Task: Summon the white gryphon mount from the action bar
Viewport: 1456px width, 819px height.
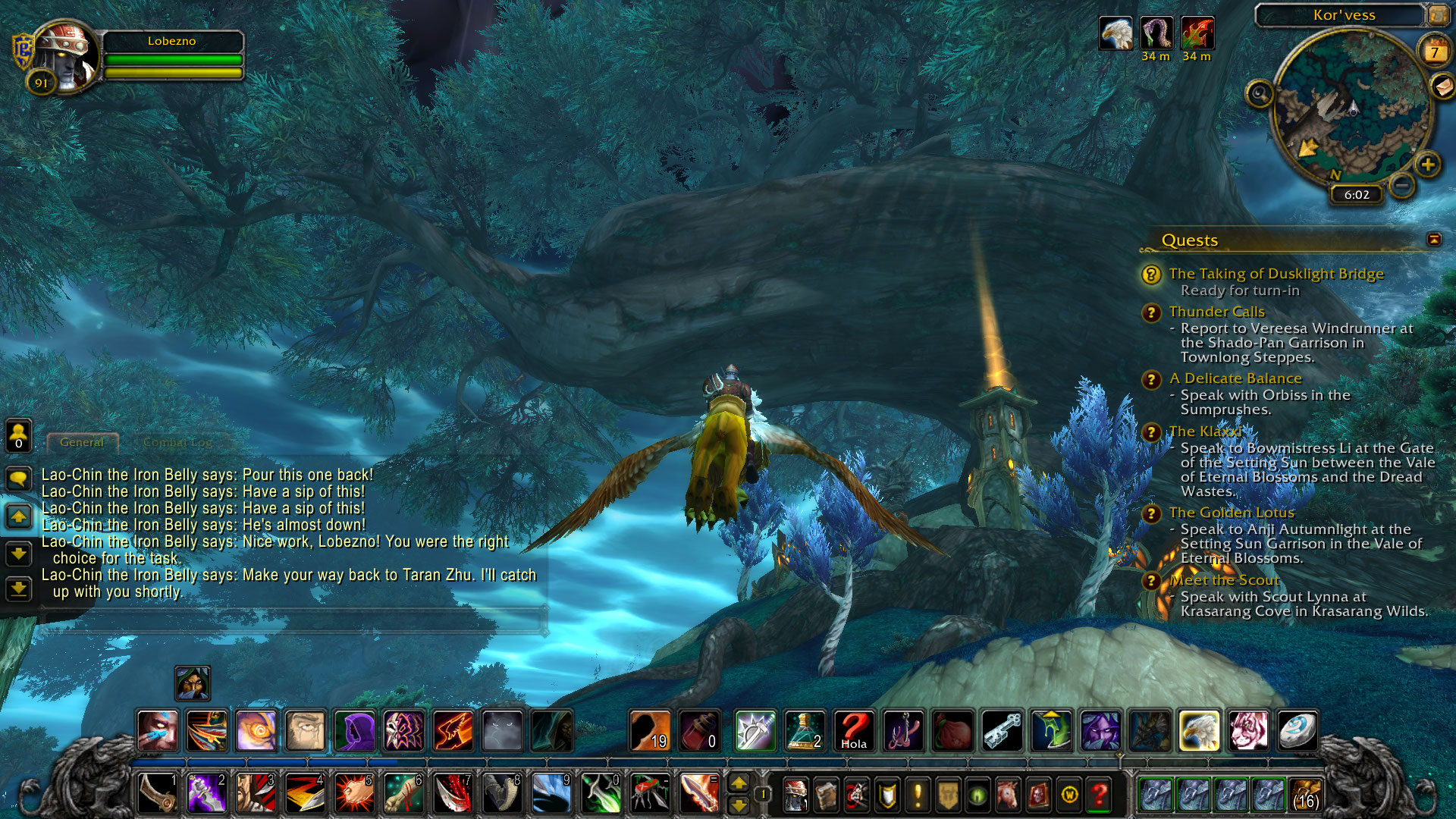Action: pyautogui.click(x=1199, y=731)
